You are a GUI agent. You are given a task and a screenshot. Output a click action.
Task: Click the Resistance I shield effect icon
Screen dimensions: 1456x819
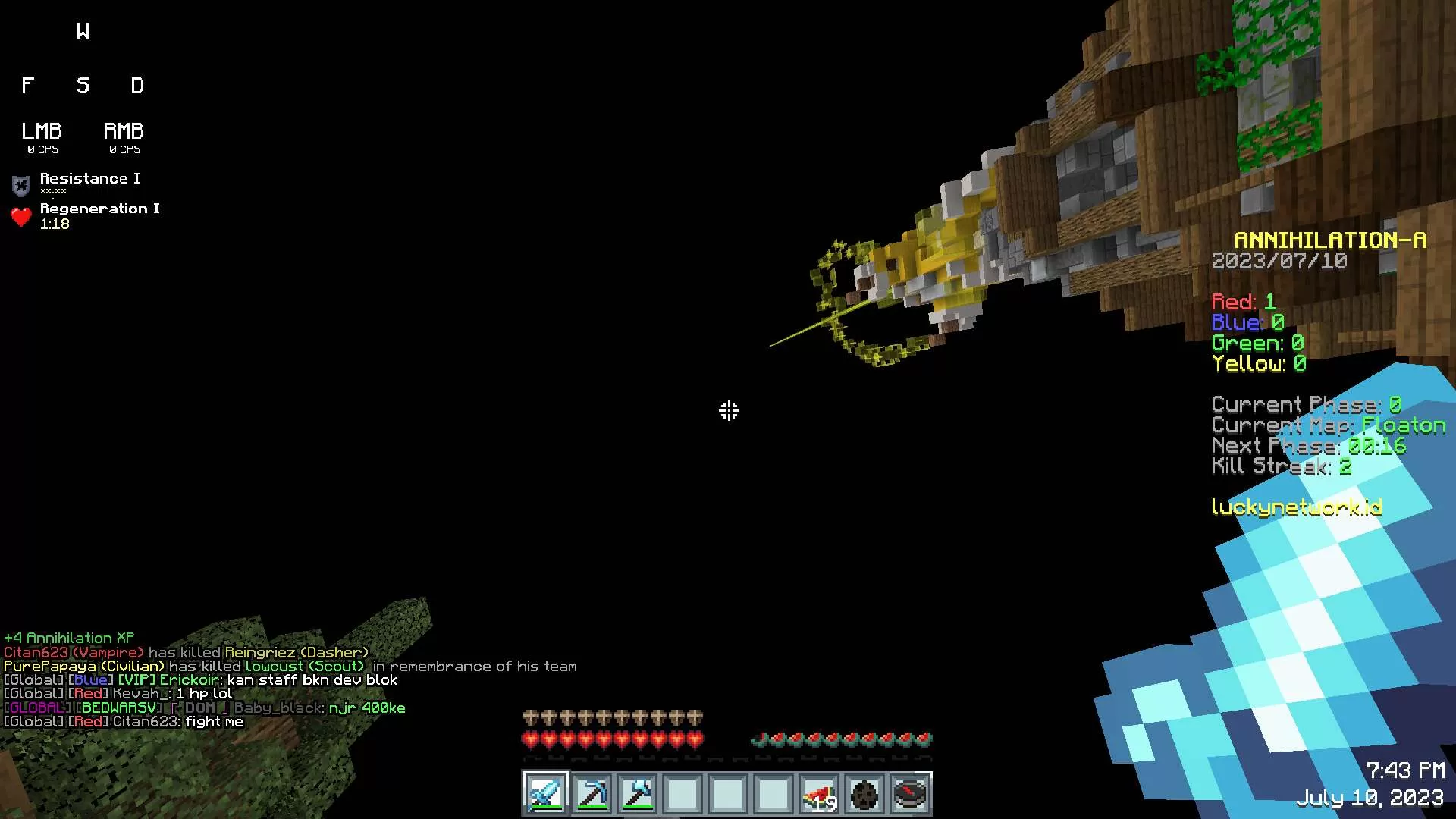coord(21,185)
